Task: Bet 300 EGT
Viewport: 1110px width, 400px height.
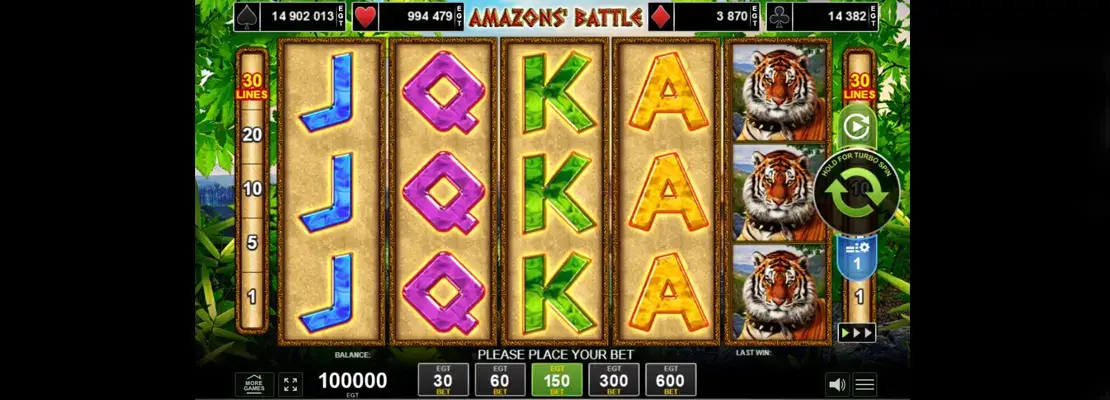Action: click(x=614, y=380)
